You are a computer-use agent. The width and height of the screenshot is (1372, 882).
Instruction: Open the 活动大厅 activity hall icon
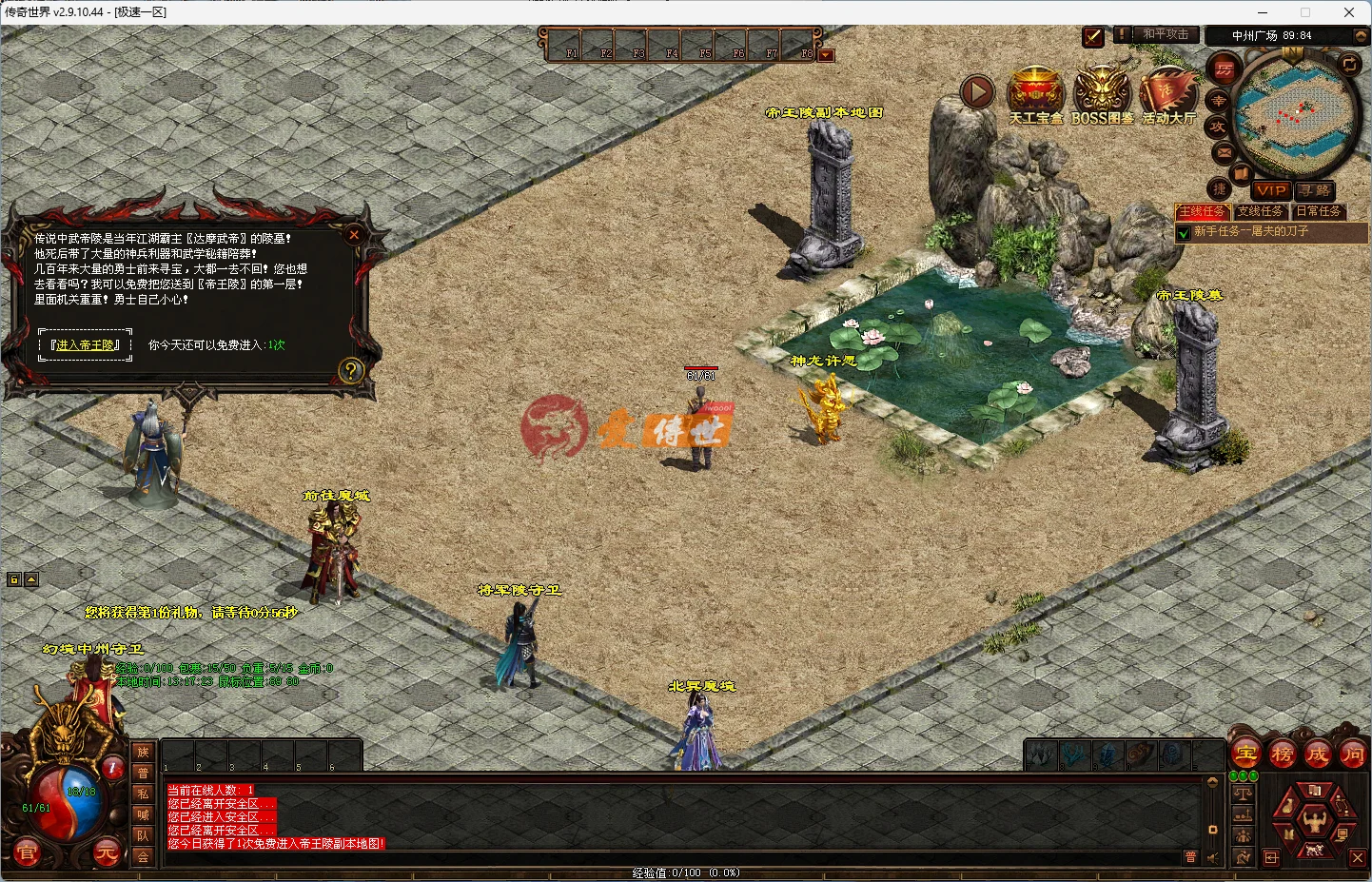1168,92
